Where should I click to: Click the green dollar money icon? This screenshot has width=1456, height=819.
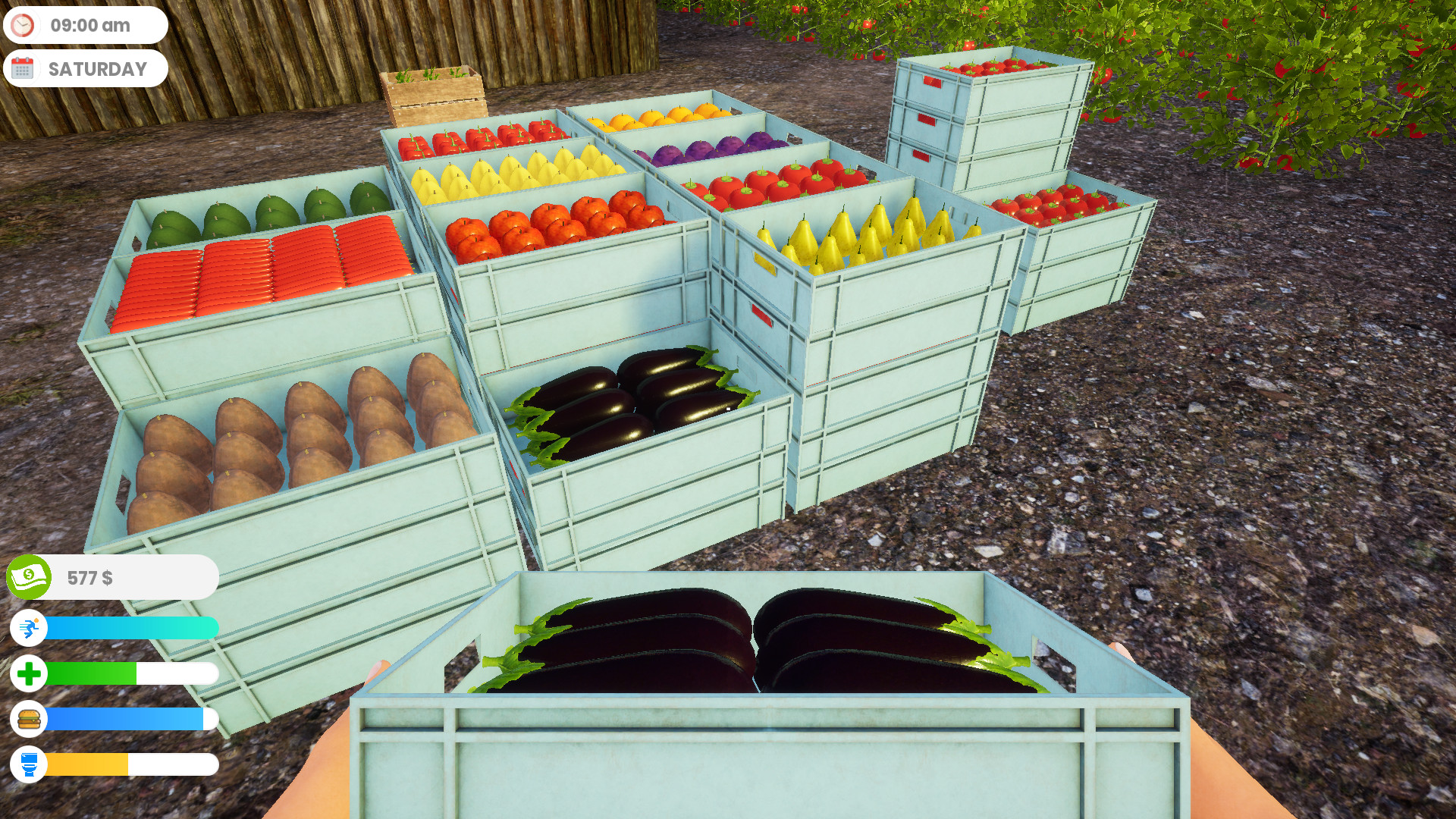tap(29, 576)
